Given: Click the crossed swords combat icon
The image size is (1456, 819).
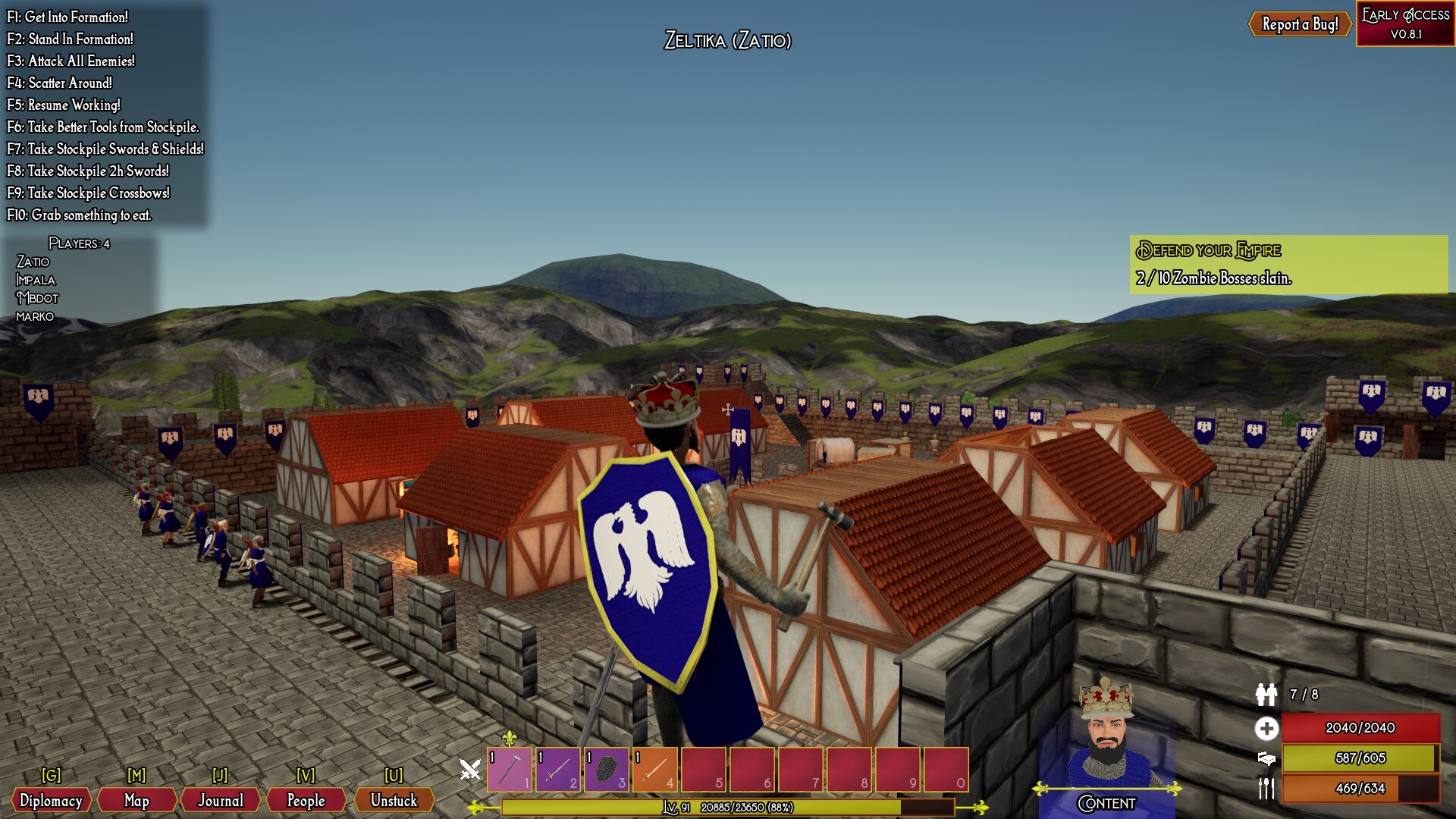Looking at the screenshot, I should coord(470,770).
